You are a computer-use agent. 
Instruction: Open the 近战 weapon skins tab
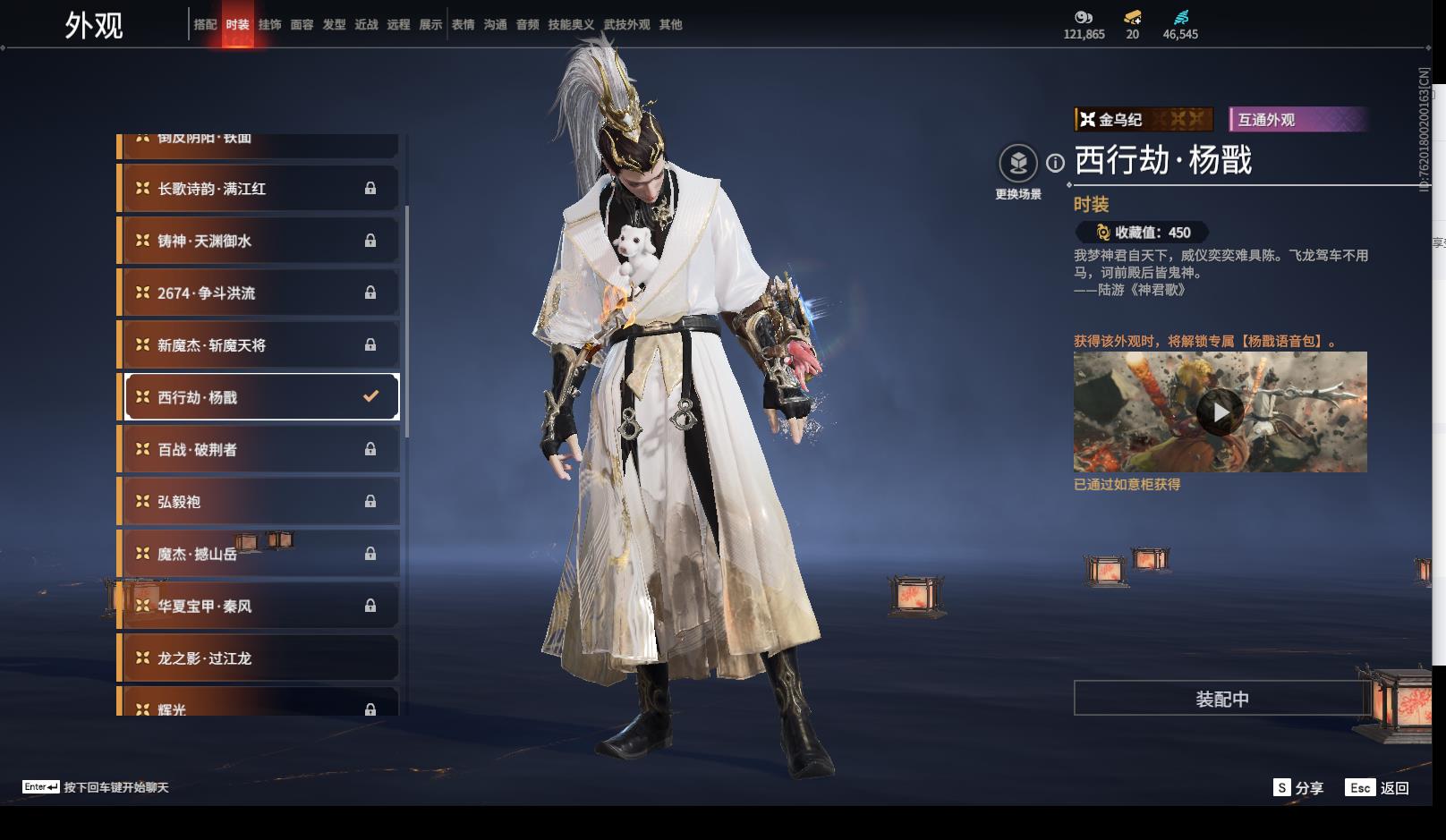[366, 25]
